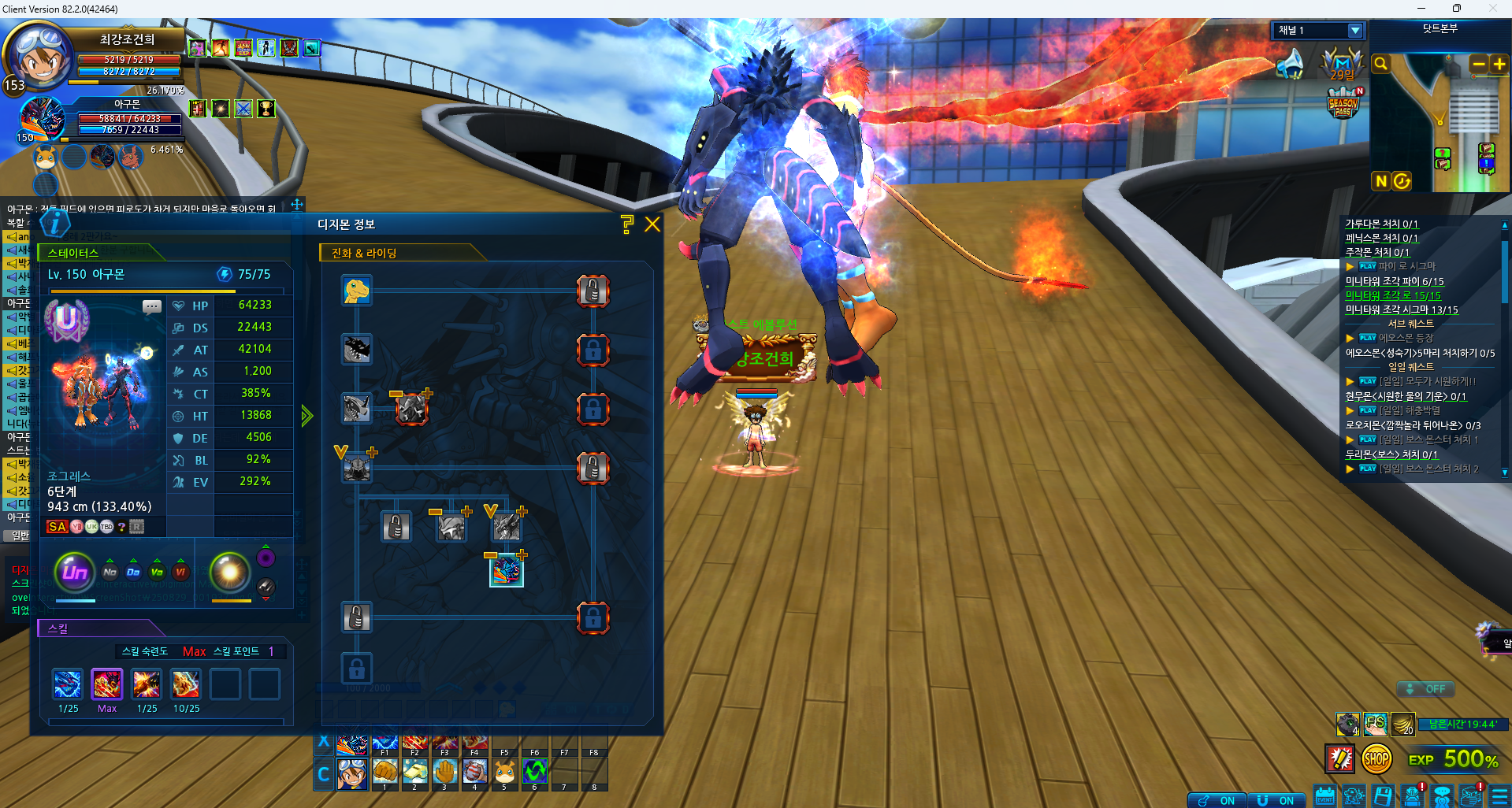Open the hamburger main menu
This screenshot has width=1512, height=808.
[x=1499, y=796]
